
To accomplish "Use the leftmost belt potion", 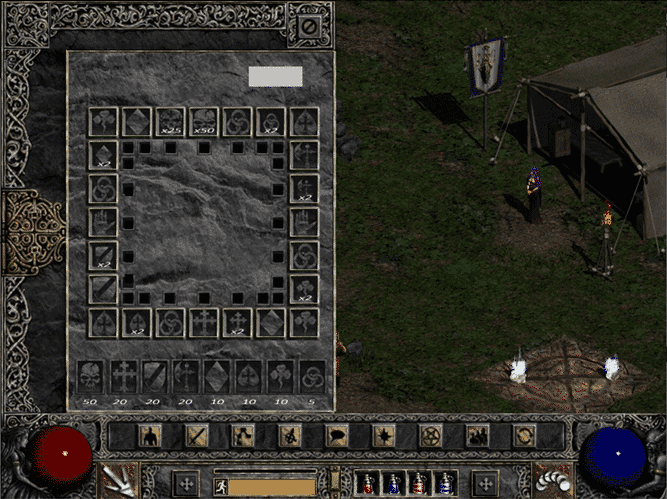I will click(369, 483).
